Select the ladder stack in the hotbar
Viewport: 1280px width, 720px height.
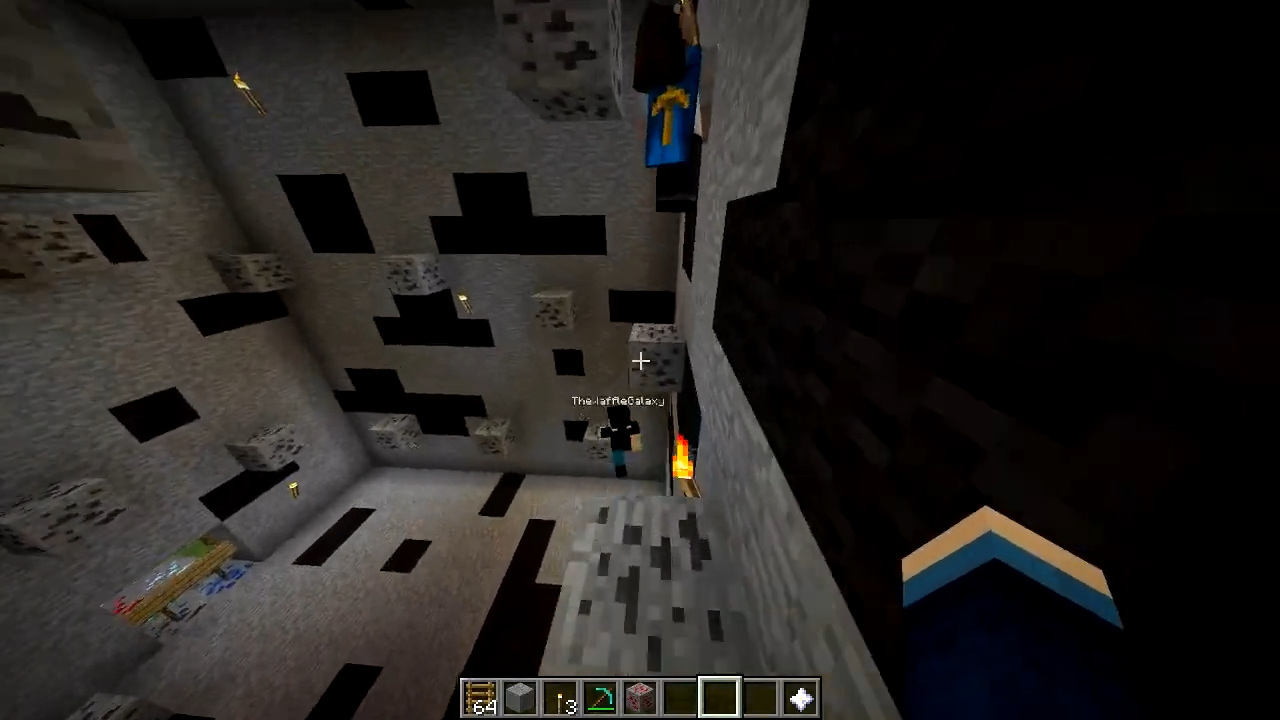[x=480, y=698]
